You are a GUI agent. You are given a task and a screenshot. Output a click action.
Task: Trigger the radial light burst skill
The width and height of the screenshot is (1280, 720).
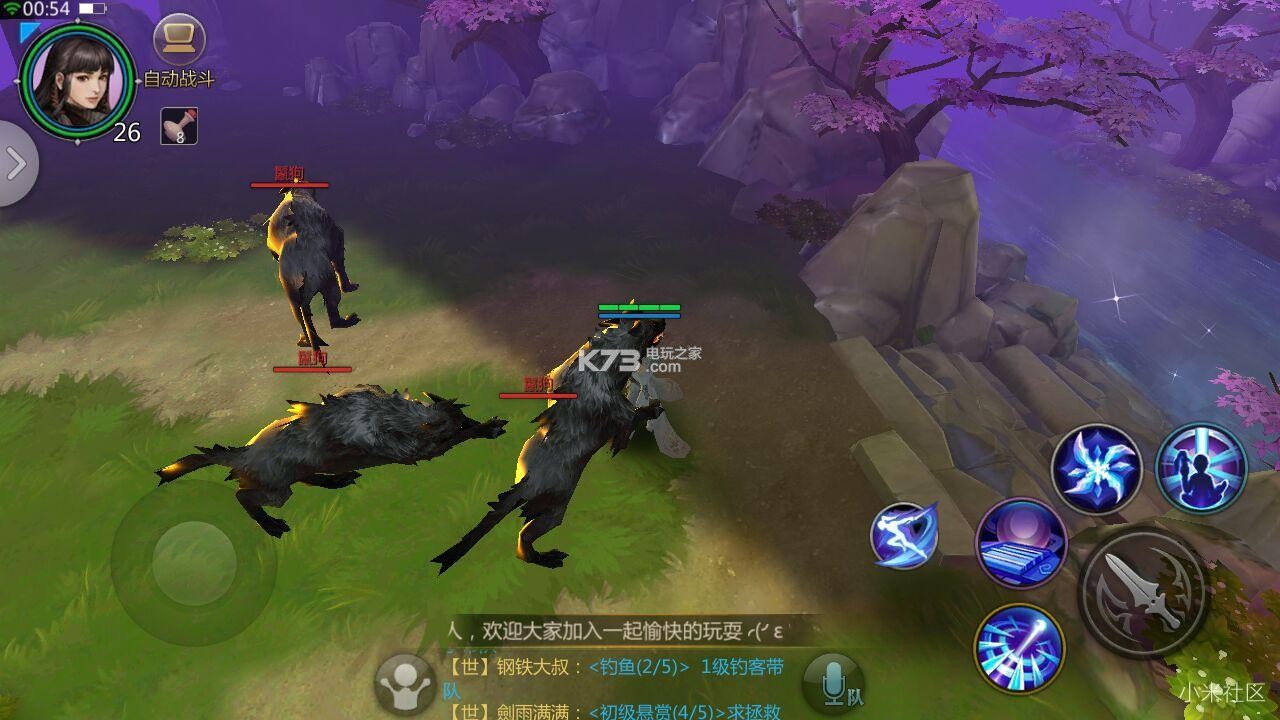(x=1019, y=650)
